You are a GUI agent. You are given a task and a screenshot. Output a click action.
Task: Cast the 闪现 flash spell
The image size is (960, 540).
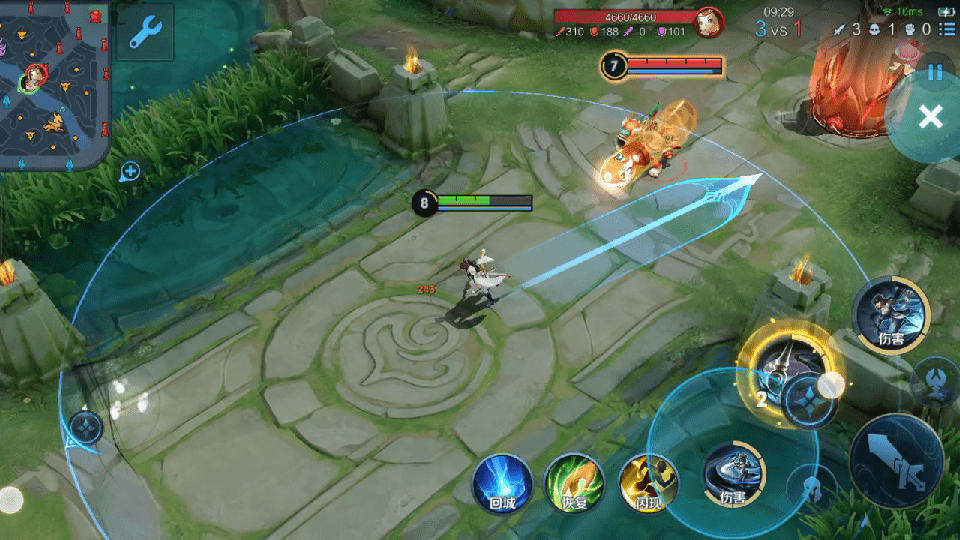pos(647,483)
